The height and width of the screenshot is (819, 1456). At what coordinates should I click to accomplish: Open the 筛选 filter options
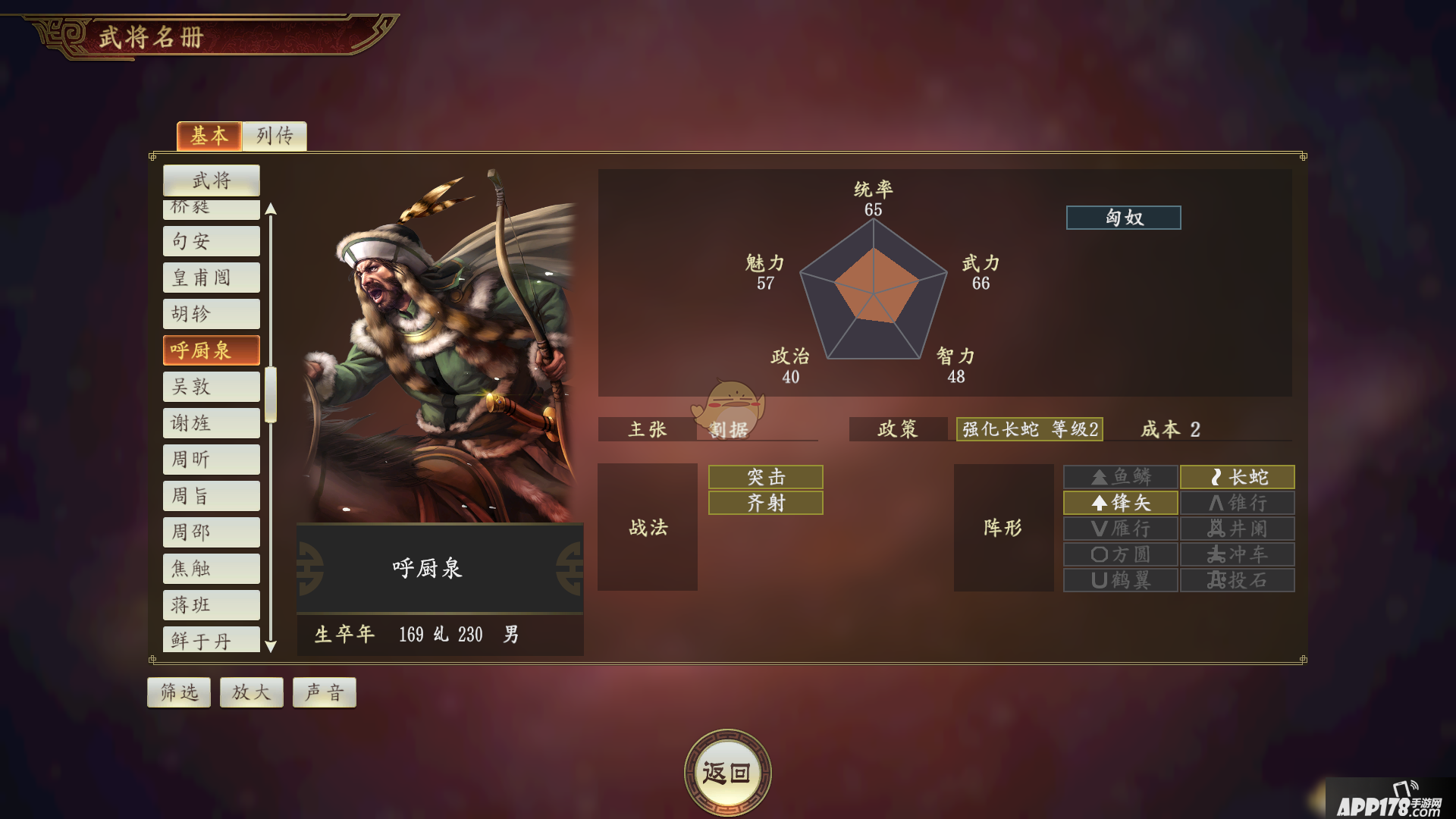coord(178,692)
